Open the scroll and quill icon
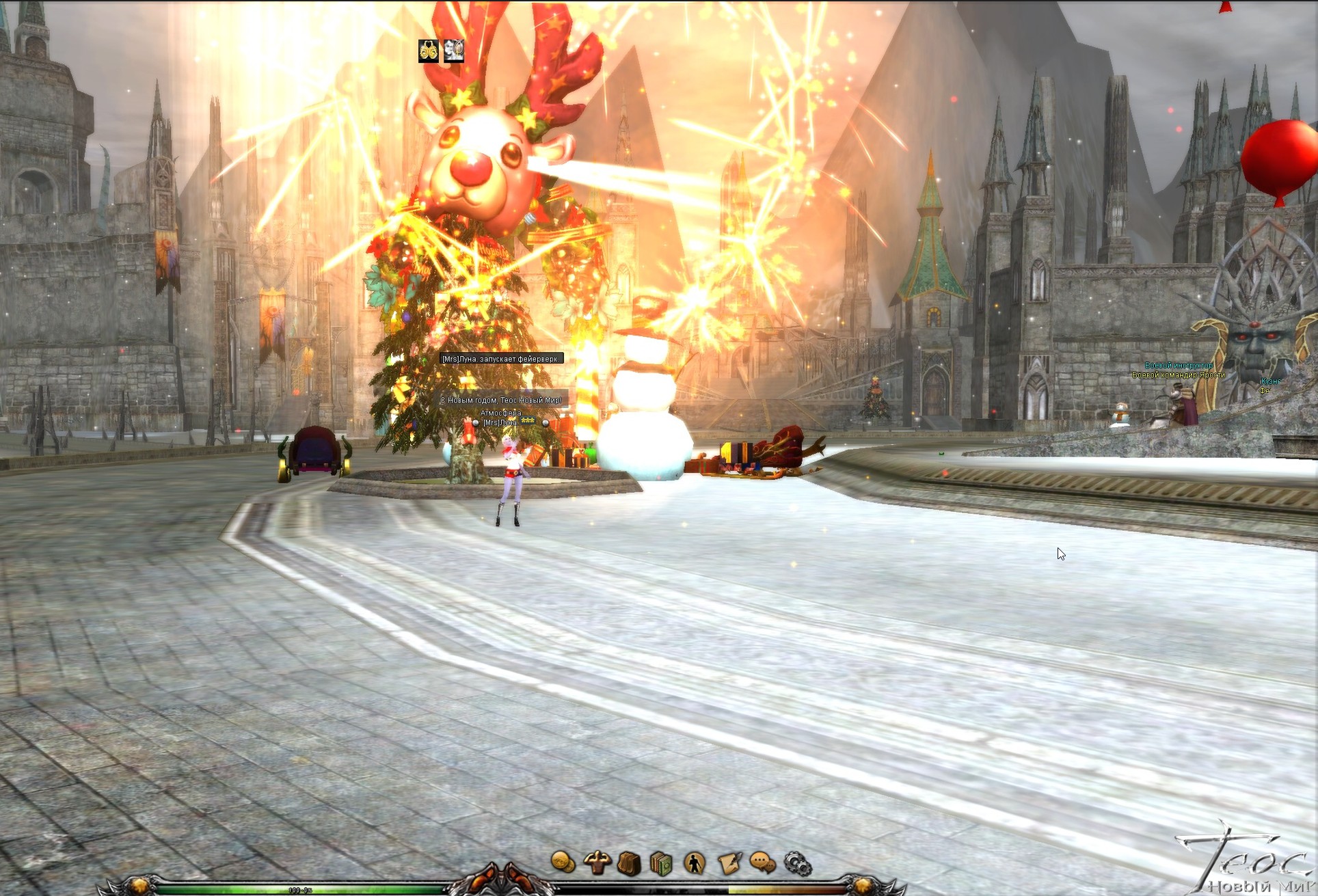This screenshot has width=1318, height=896. 729,863
